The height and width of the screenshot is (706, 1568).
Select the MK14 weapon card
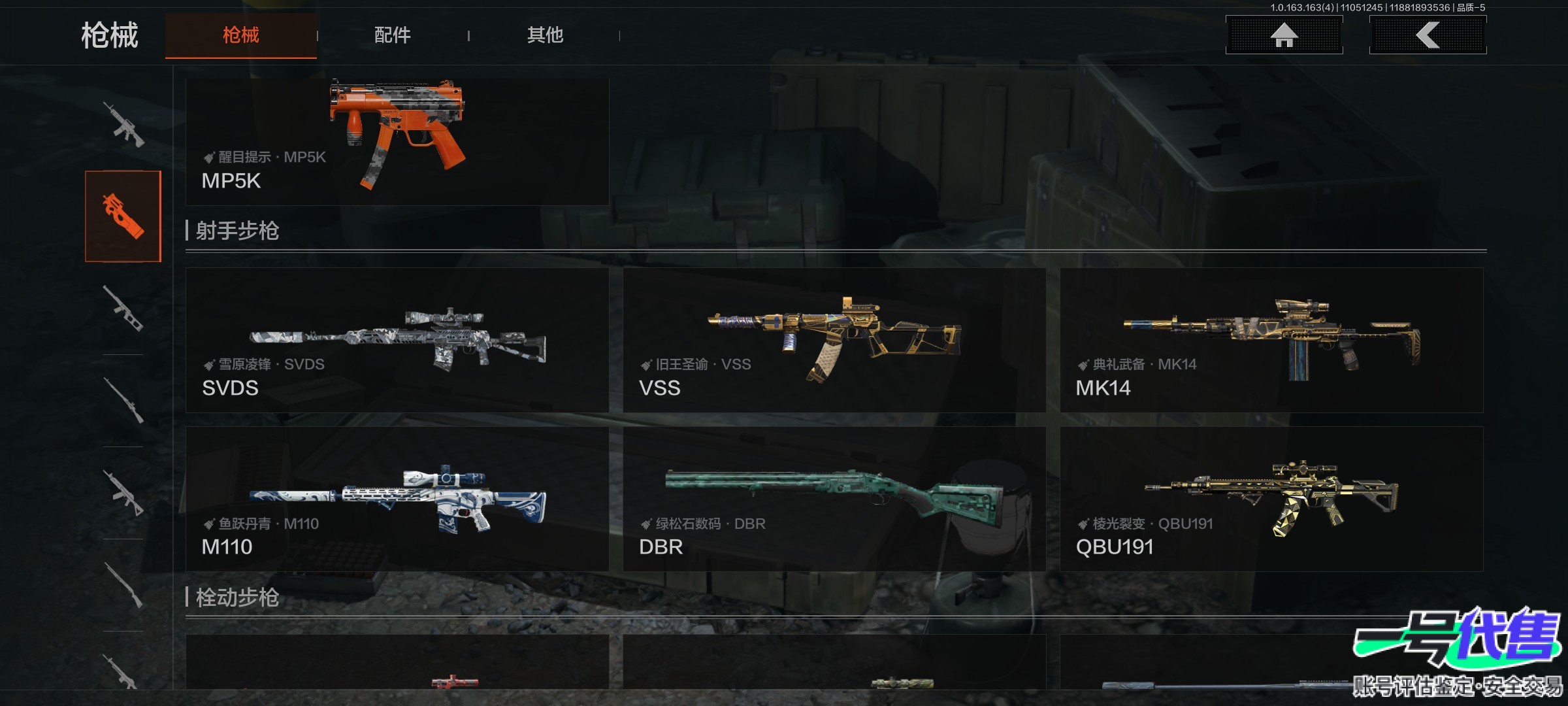click(x=1271, y=340)
